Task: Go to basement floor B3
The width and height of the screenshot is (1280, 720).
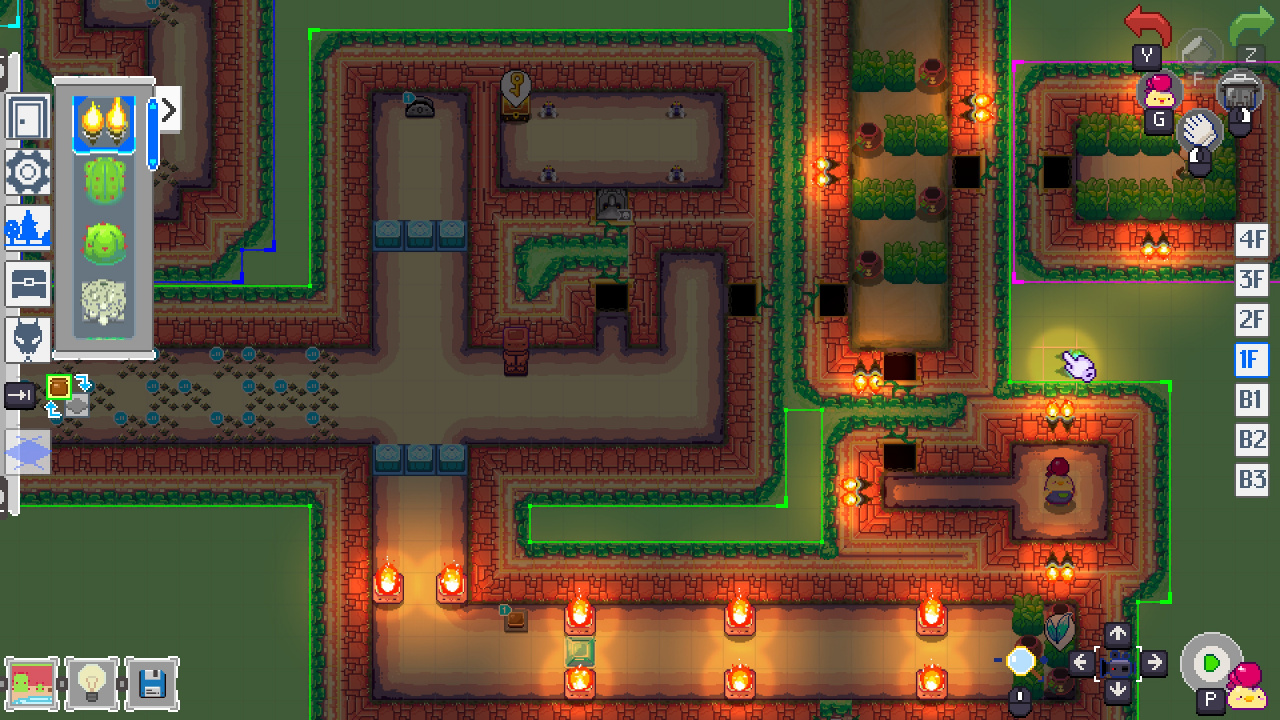Action: click(x=1252, y=479)
